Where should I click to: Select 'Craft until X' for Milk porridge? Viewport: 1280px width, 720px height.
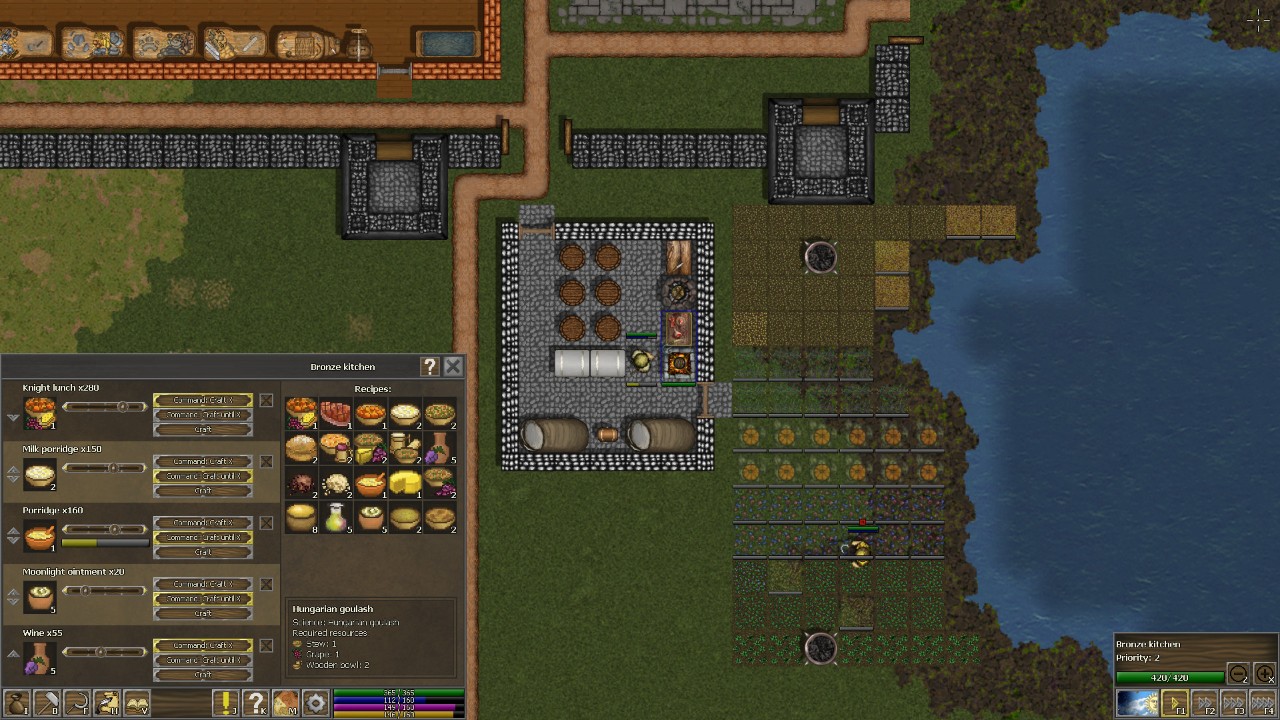click(x=202, y=476)
